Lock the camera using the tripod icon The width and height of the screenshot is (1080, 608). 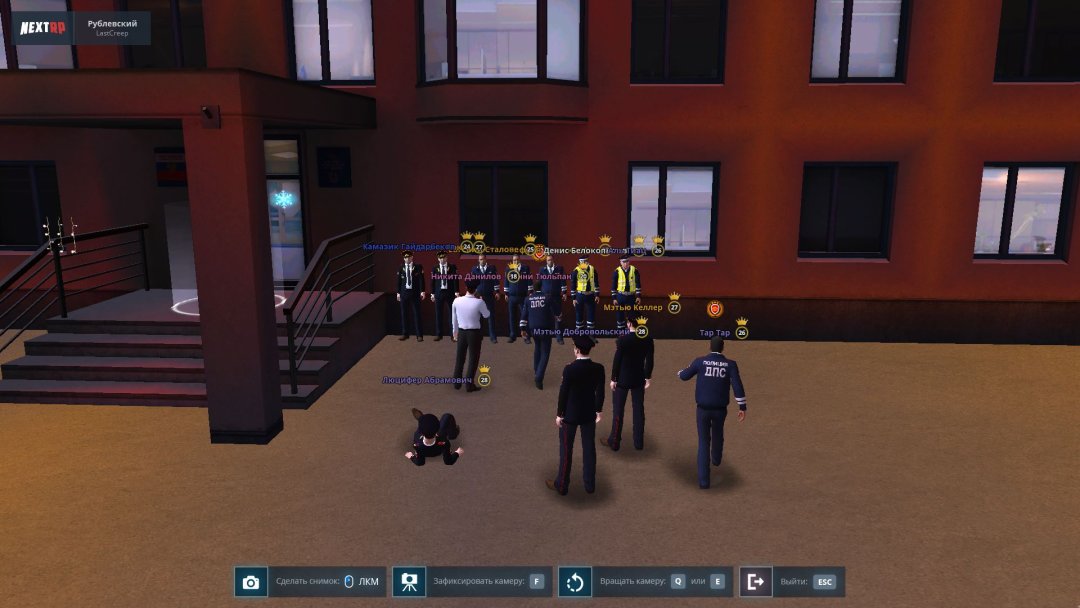tap(409, 582)
